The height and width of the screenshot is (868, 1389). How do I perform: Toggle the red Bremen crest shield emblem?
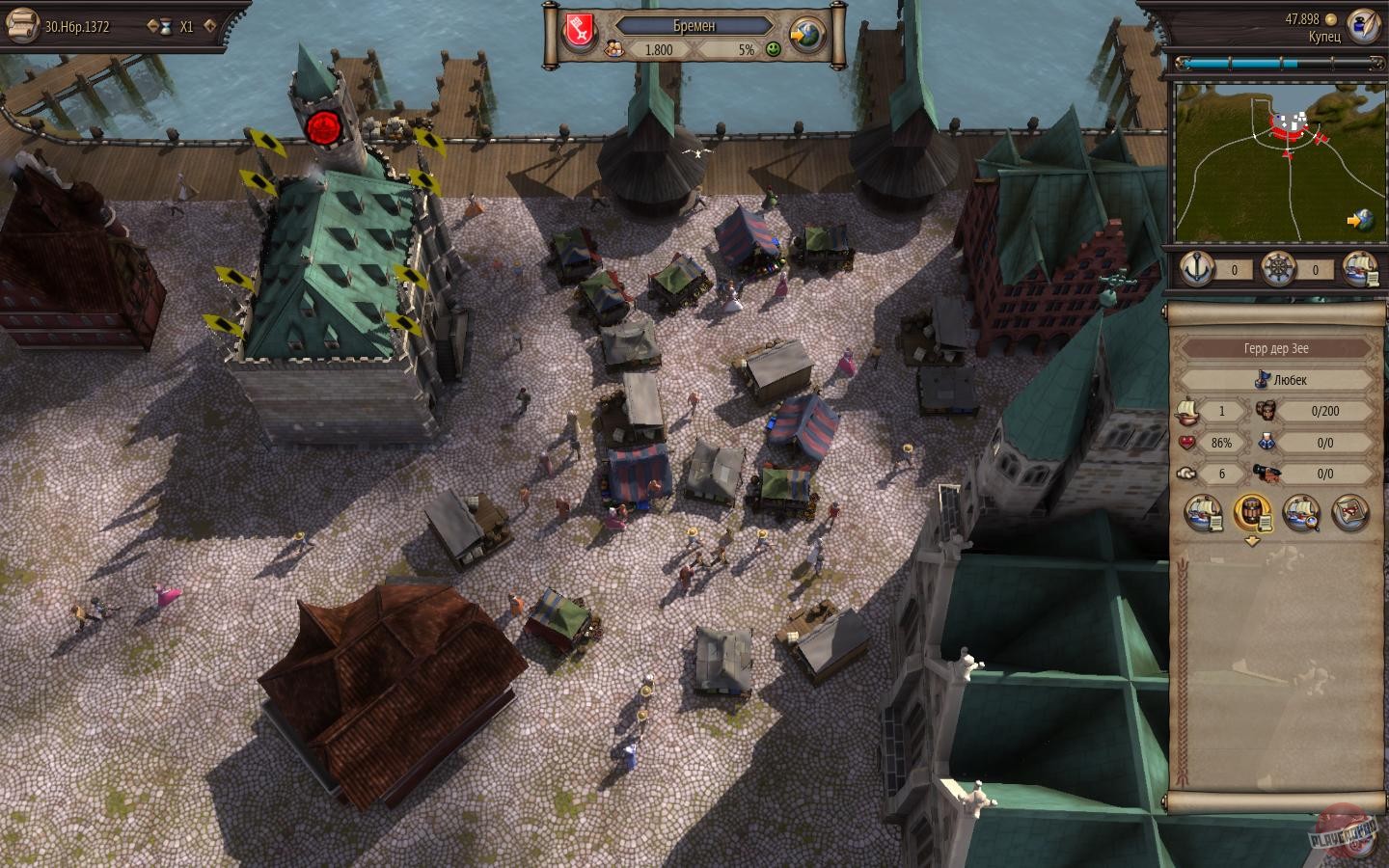pyautogui.click(x=578, y=27)
